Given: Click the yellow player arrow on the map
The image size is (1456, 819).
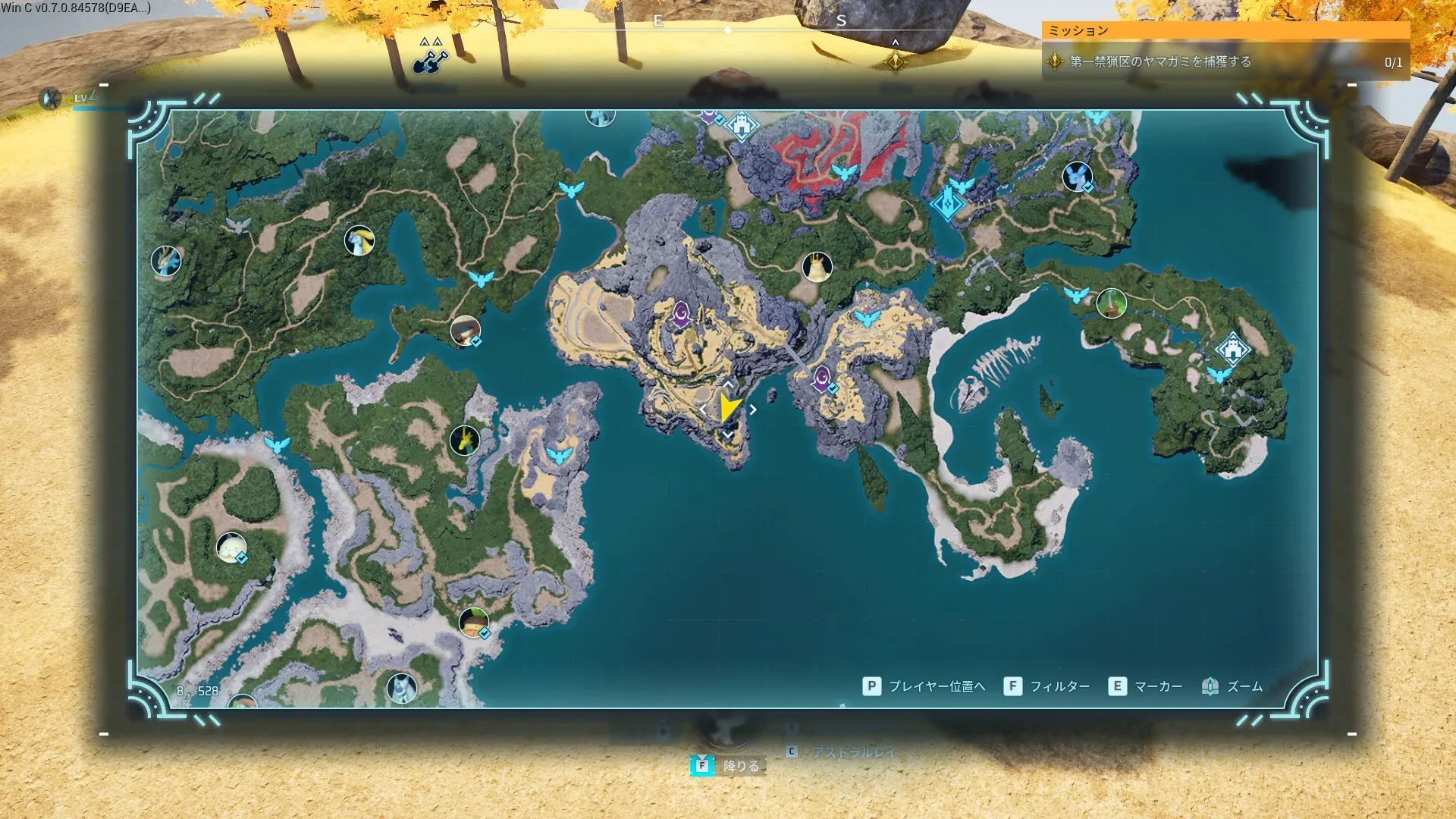Looking at the screenshot, I should [x=728, y=409].
